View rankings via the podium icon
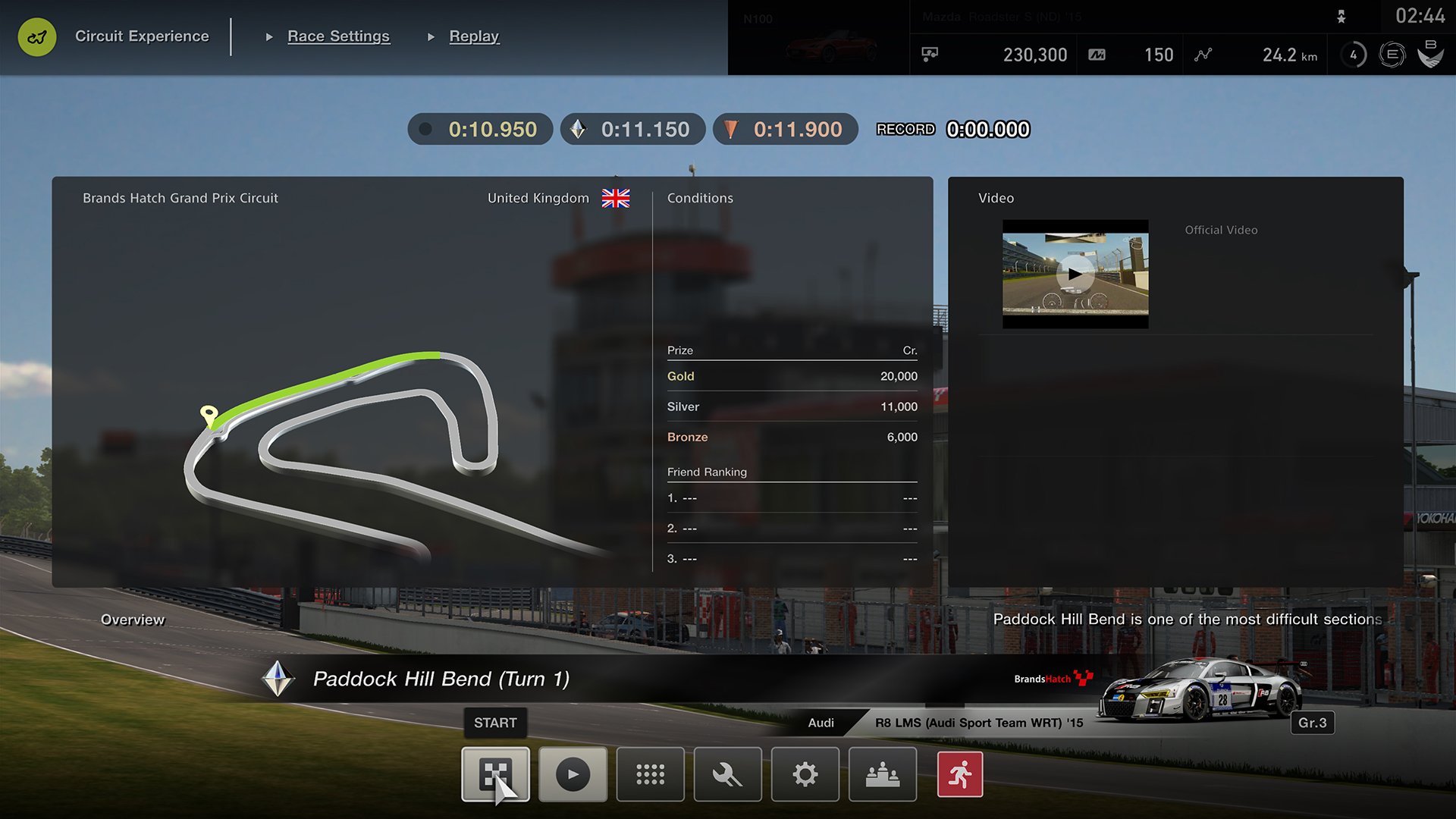Screen dimensions: 1456x819 click(882, 774)
